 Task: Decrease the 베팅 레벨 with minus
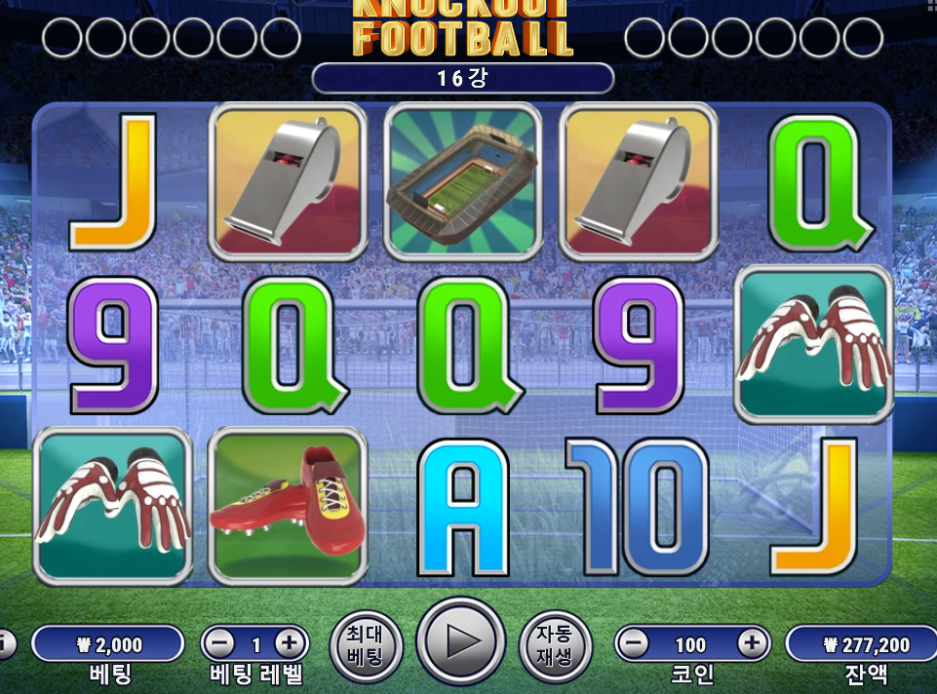click(x=223, y=643)
